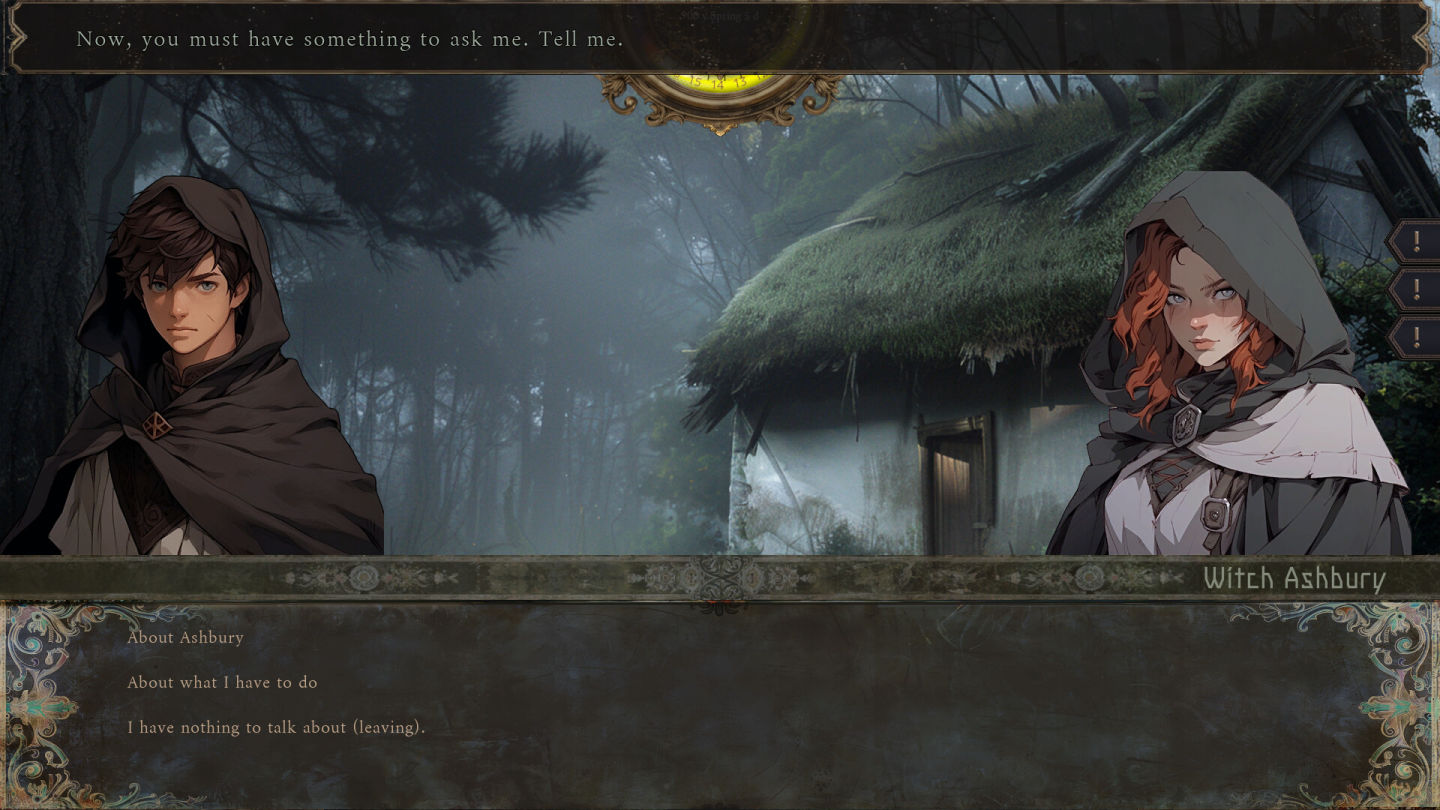The width and height of the screenshot is (1440, 810).
Task: Select "I have nothing to talk about (leaving)"
Action: (277, 727)
